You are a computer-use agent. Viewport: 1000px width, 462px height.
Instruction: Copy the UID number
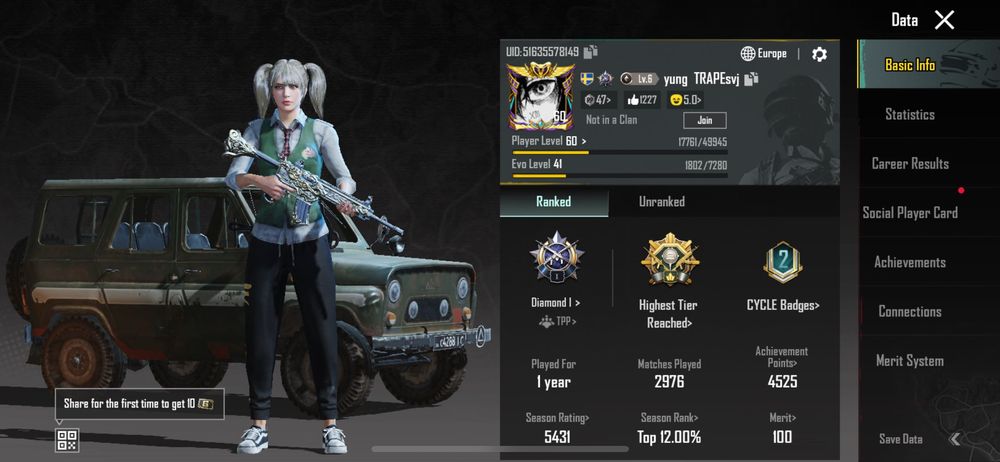click(591, 52)
